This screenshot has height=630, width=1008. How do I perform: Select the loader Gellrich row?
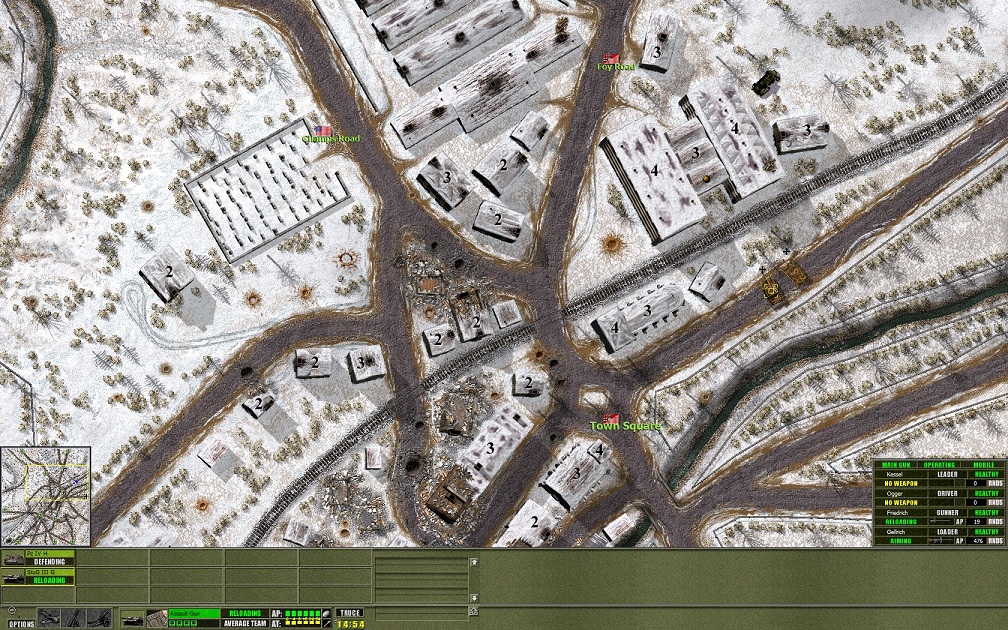(939, 531)
